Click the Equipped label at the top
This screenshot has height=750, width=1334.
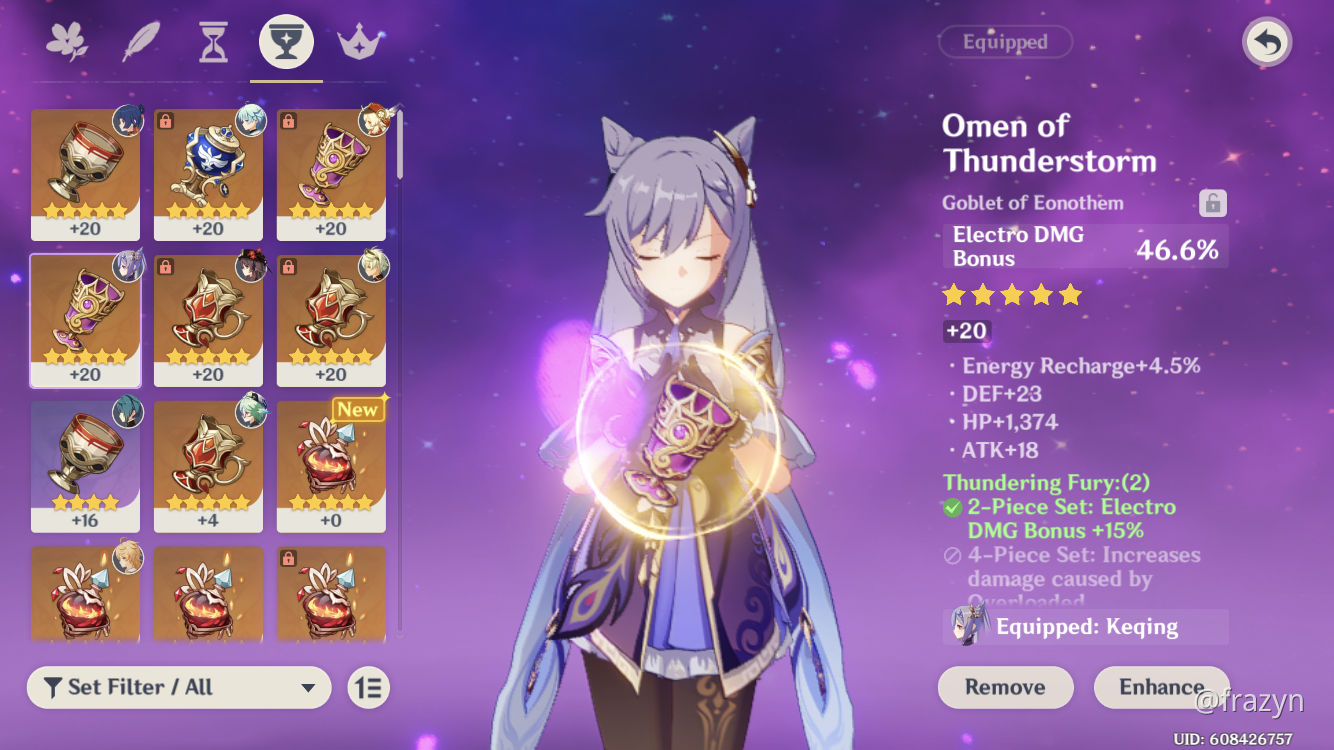(x=1005, y=41)
